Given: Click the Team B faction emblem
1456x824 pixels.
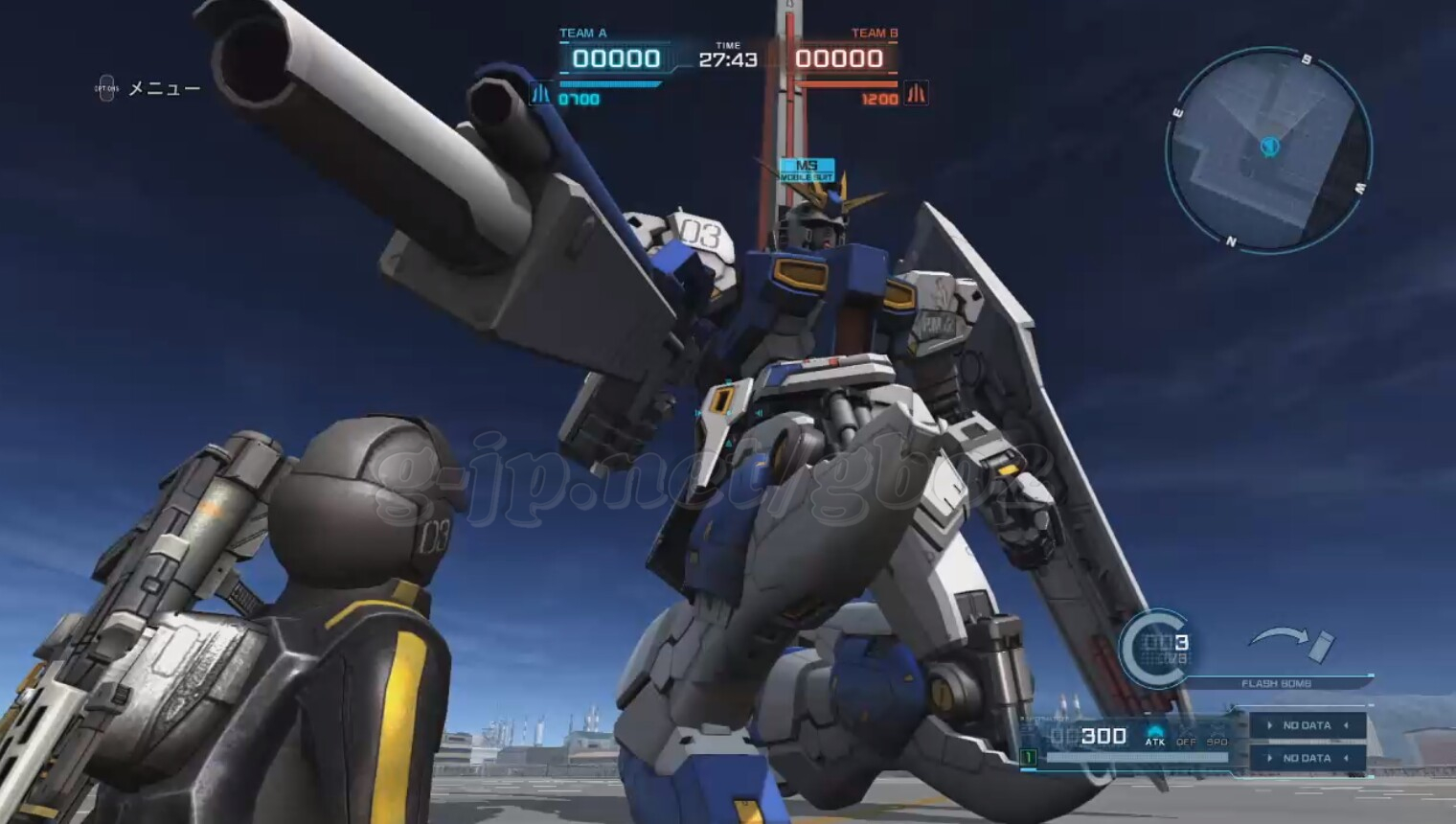Looking at the screenshot, I should pos(917,94).
